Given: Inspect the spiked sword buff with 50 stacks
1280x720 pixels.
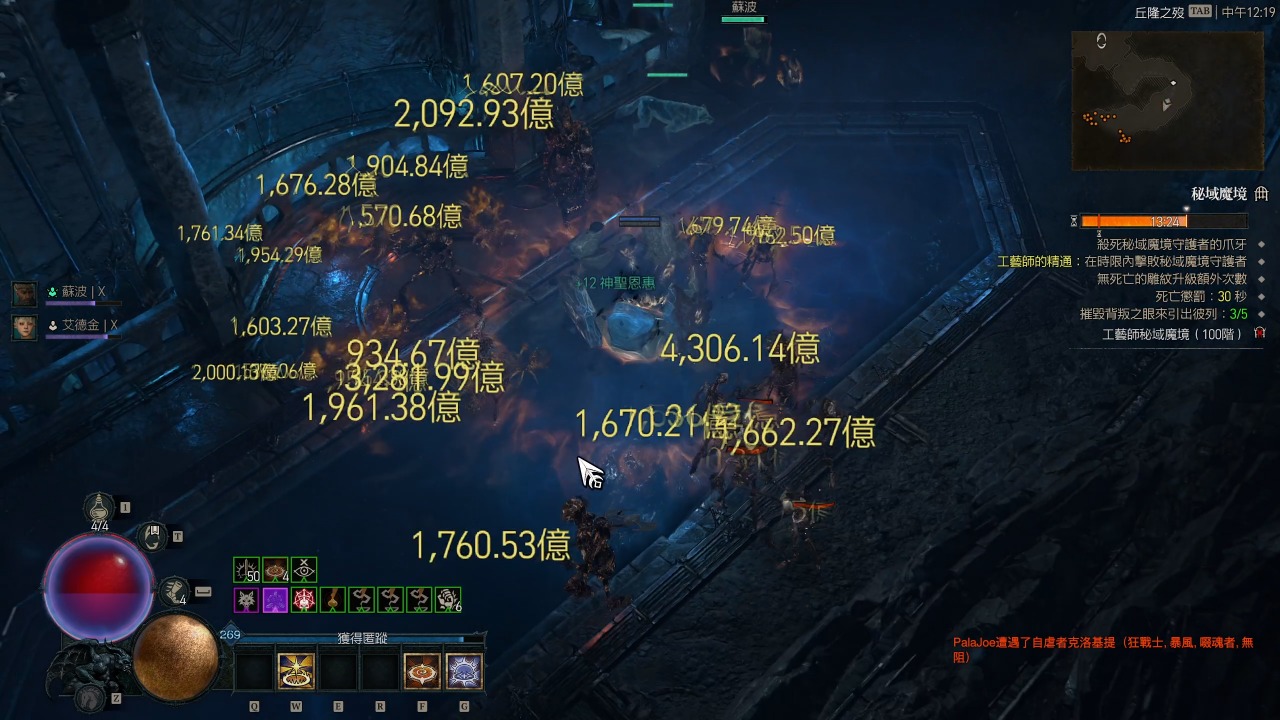Looking at the screenshot, I should (246, 570).
